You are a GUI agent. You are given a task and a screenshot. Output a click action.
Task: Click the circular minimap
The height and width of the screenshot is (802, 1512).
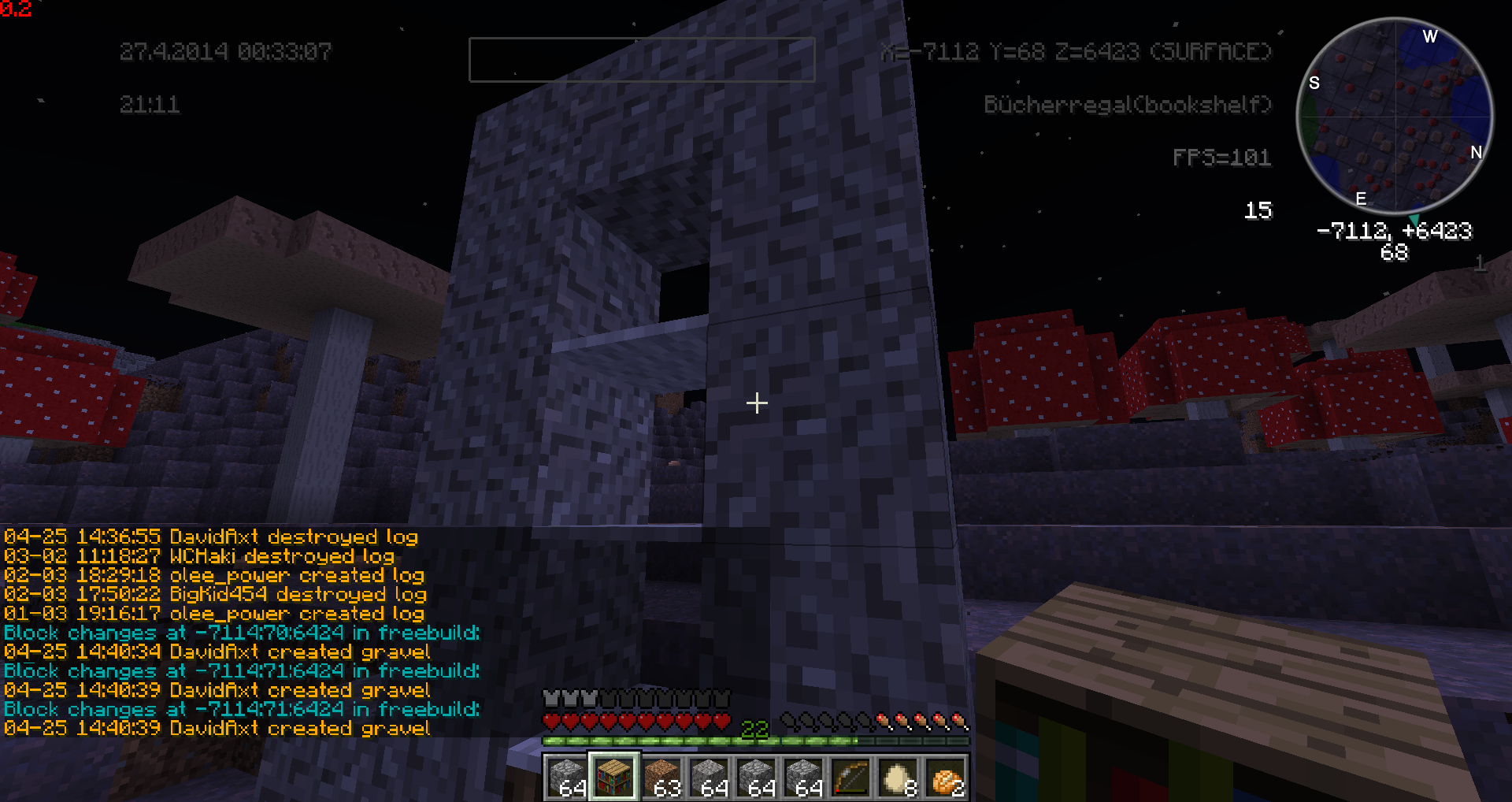tap(1394, 116)
